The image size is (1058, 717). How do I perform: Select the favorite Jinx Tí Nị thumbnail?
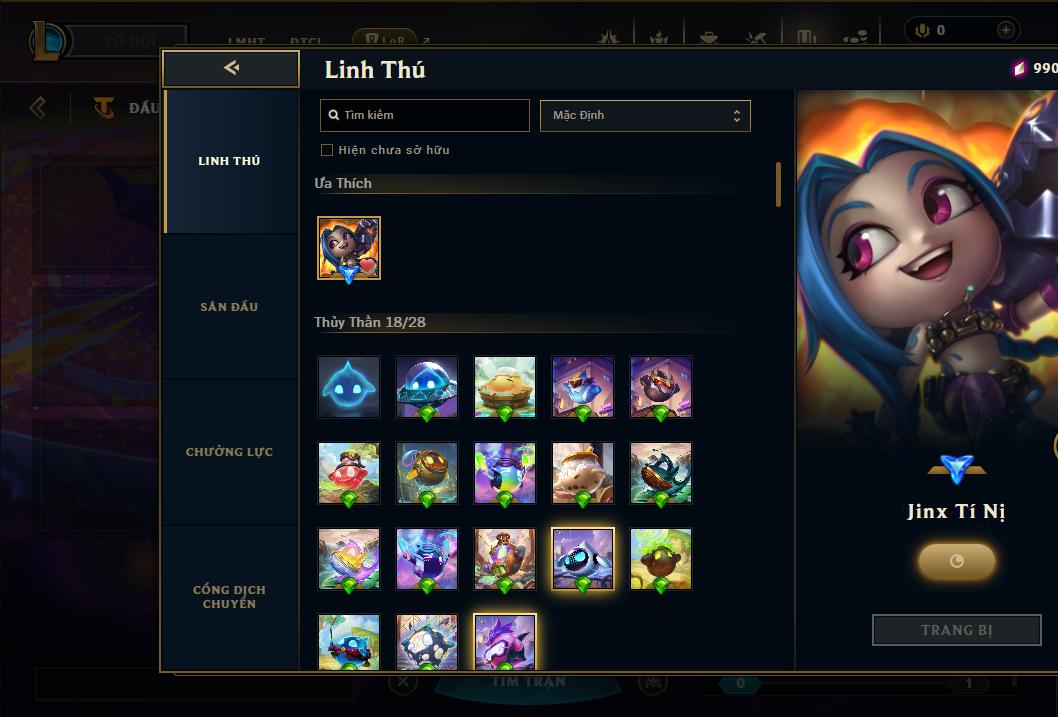click(x=349, y=248)
